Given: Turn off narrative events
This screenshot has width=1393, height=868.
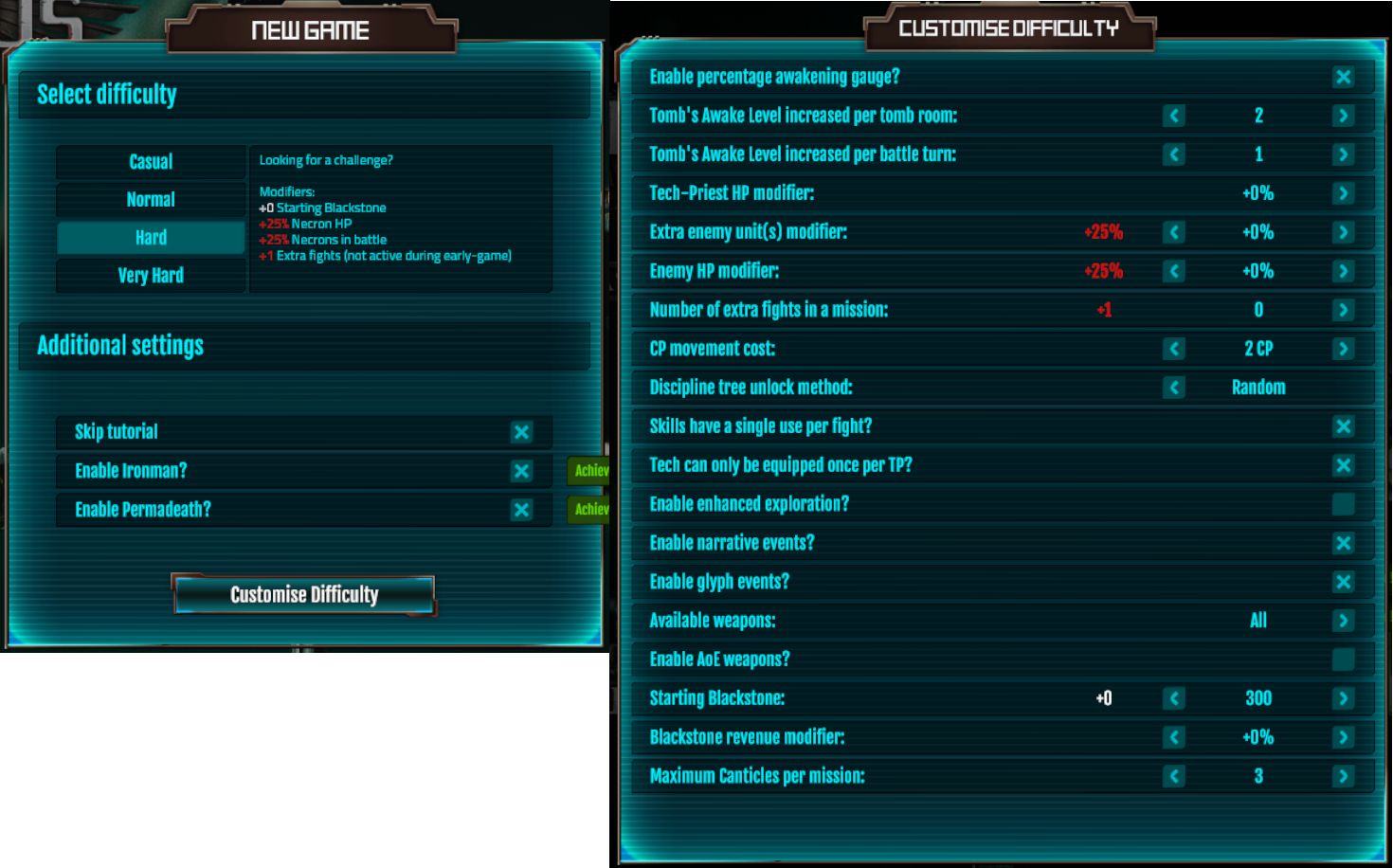Looking at the screenshot, I should [1343, 542].
